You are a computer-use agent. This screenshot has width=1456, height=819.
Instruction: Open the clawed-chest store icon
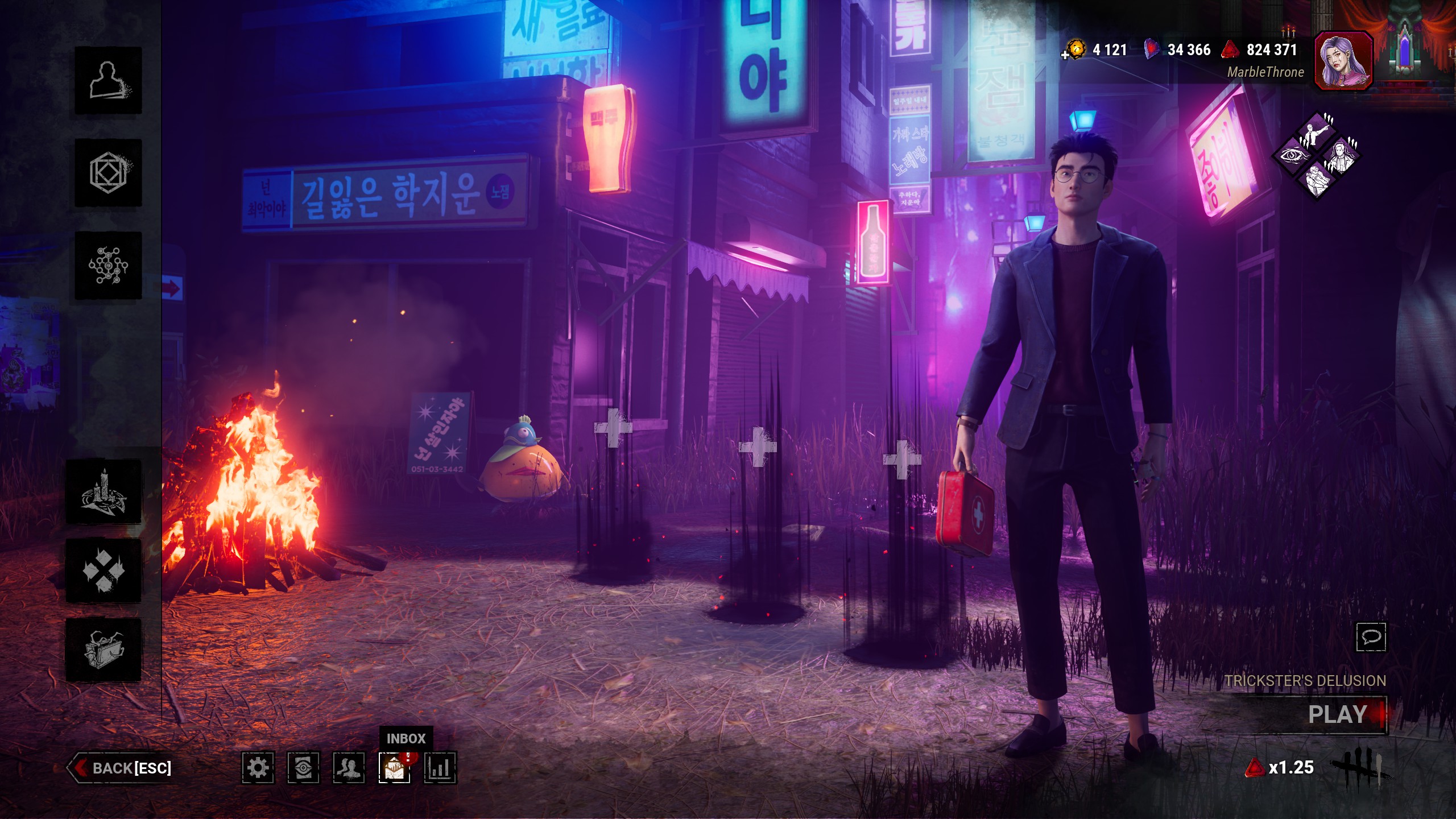[104, 650]
